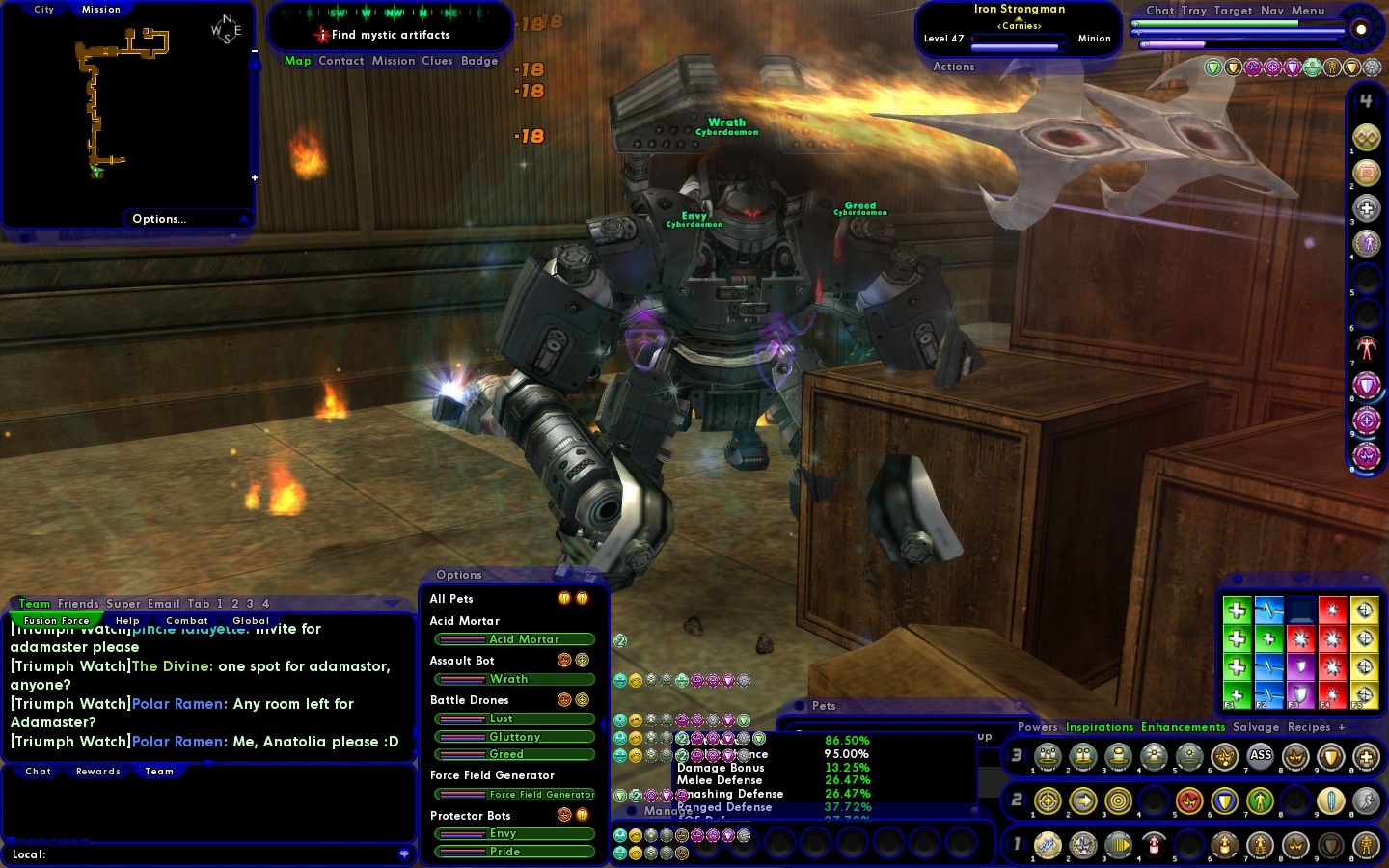Select the Acid Mortar pet bar
Viewport: 1389px width, 868px height.
point(514,639)
